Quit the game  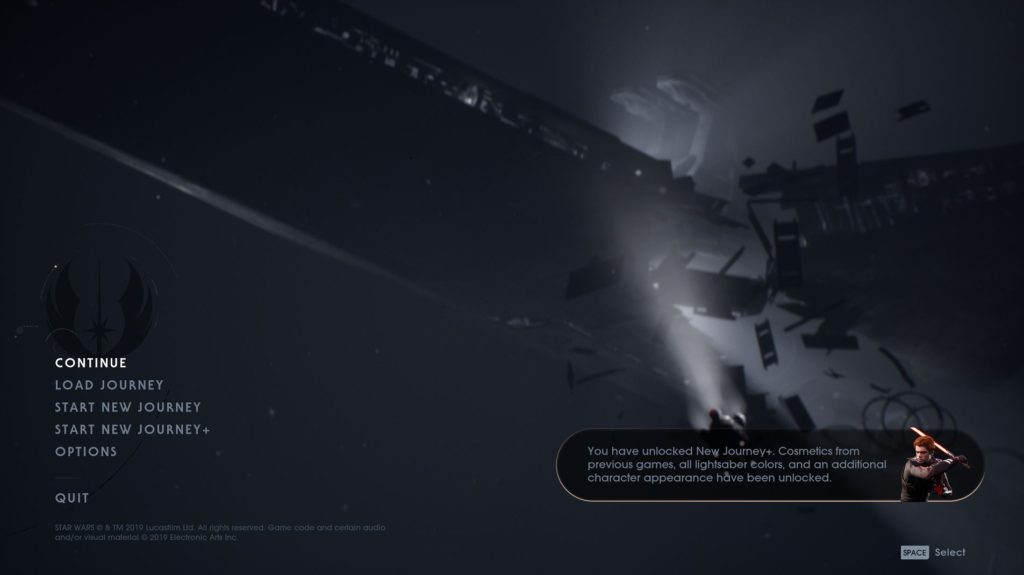pos(72,498)
